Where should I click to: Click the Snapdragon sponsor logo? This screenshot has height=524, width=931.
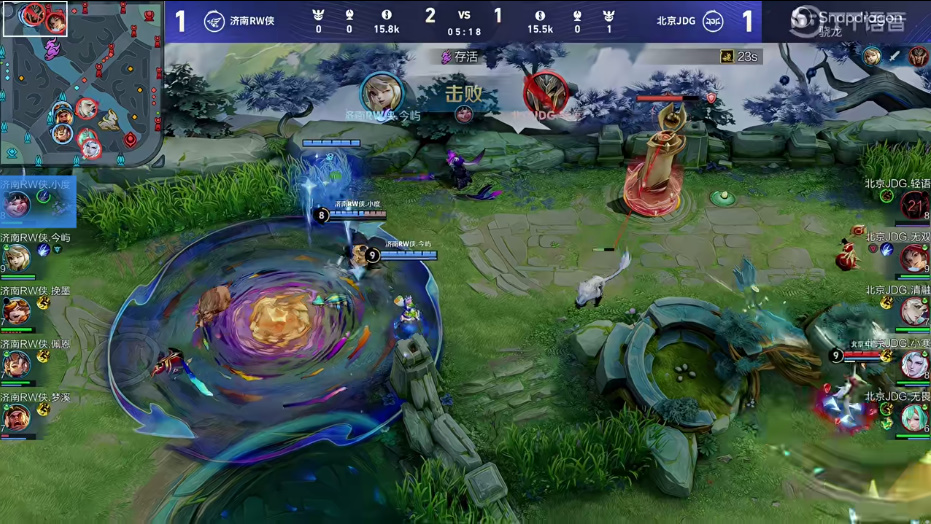[x=846, y=18]
